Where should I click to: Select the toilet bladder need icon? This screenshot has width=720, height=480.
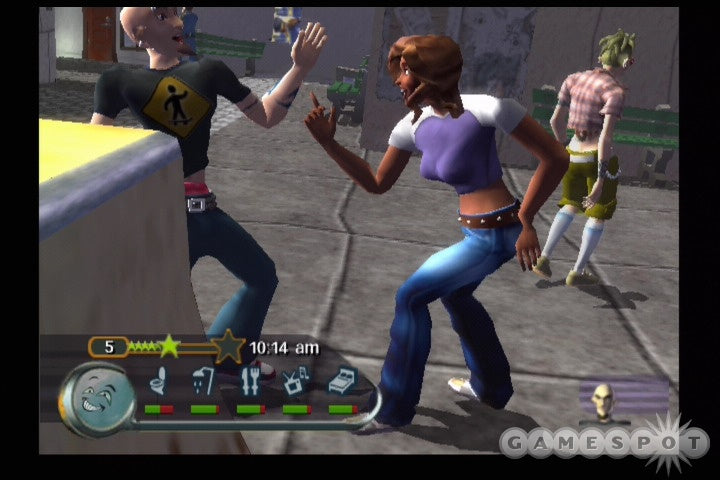[x=158, y=381]
